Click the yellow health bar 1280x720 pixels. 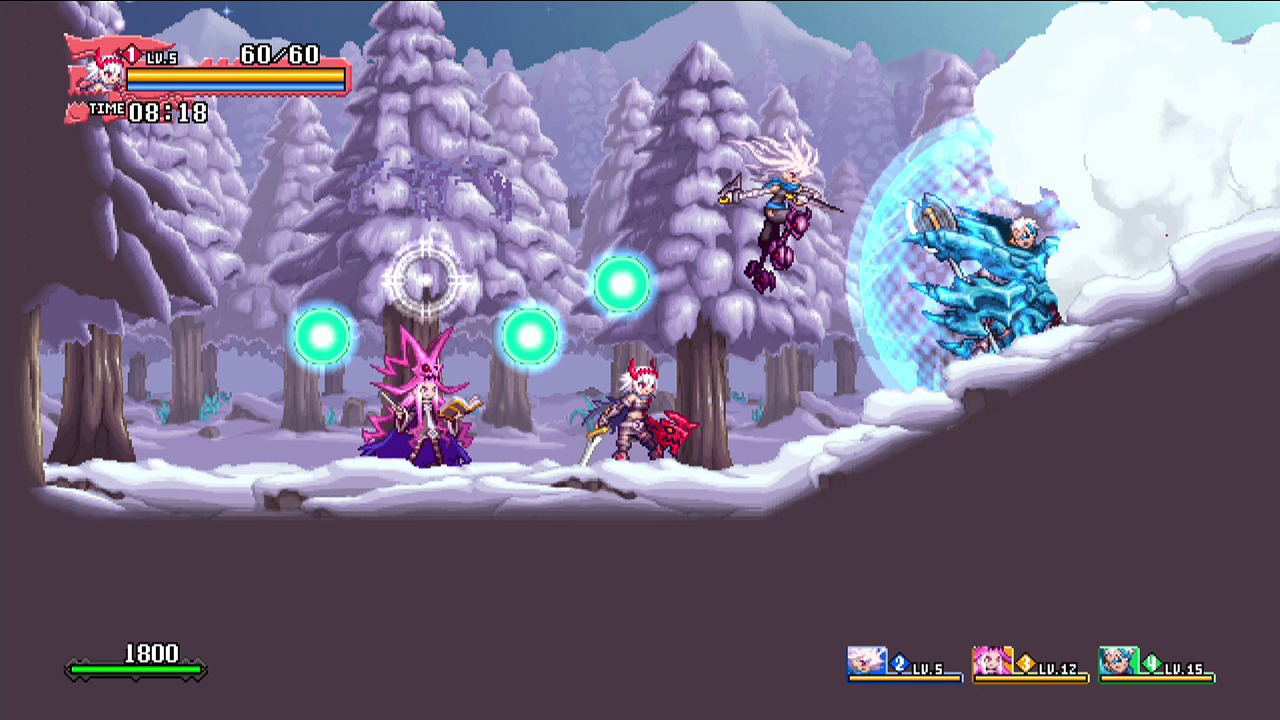point(235,74)
